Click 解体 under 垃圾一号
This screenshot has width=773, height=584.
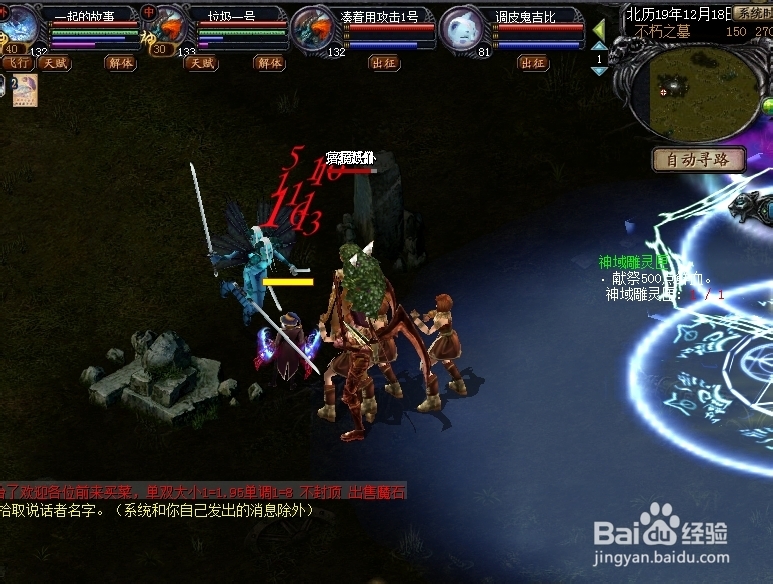pos(269,63)
